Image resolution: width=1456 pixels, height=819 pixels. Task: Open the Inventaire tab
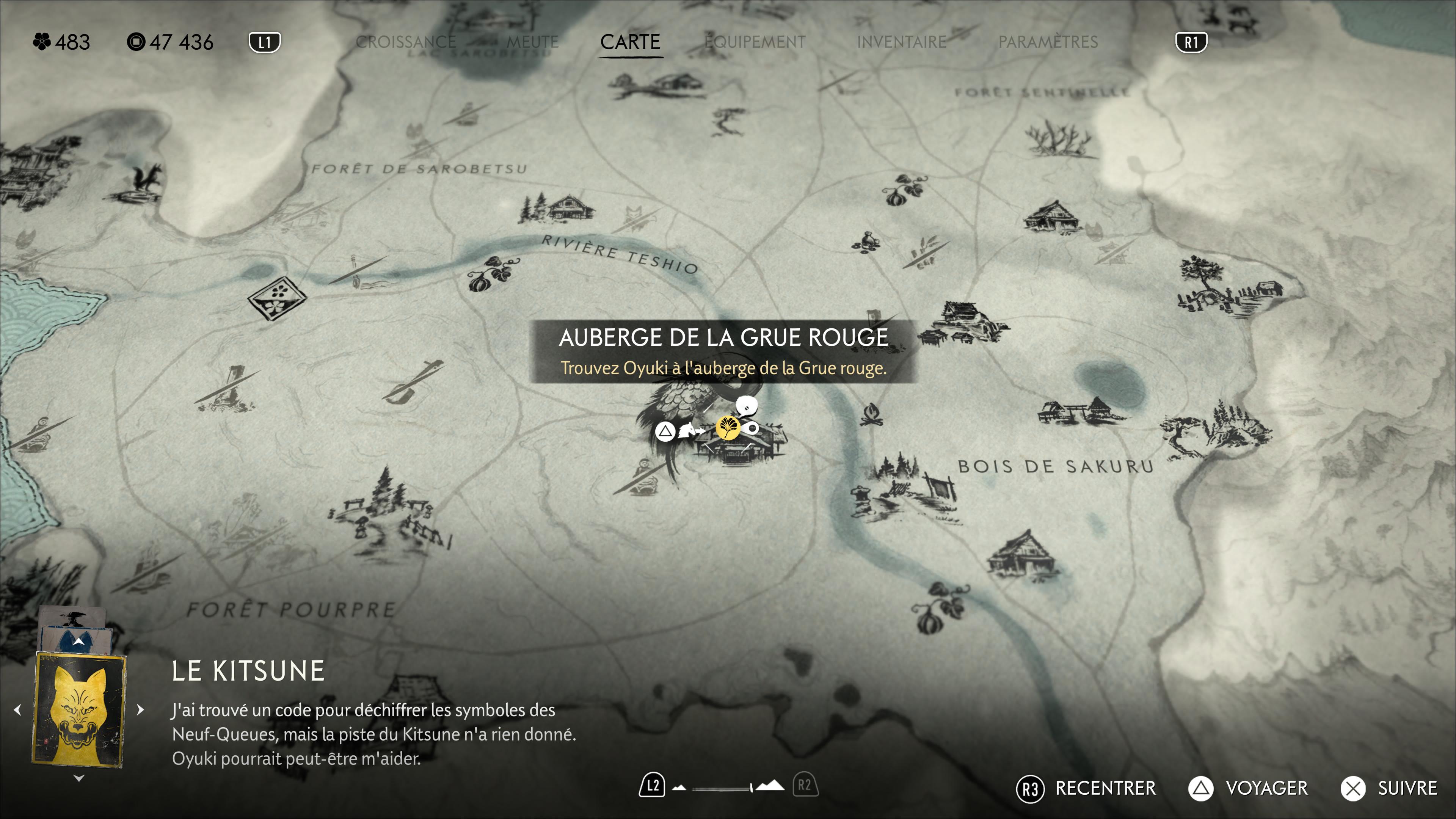(902, 42)
